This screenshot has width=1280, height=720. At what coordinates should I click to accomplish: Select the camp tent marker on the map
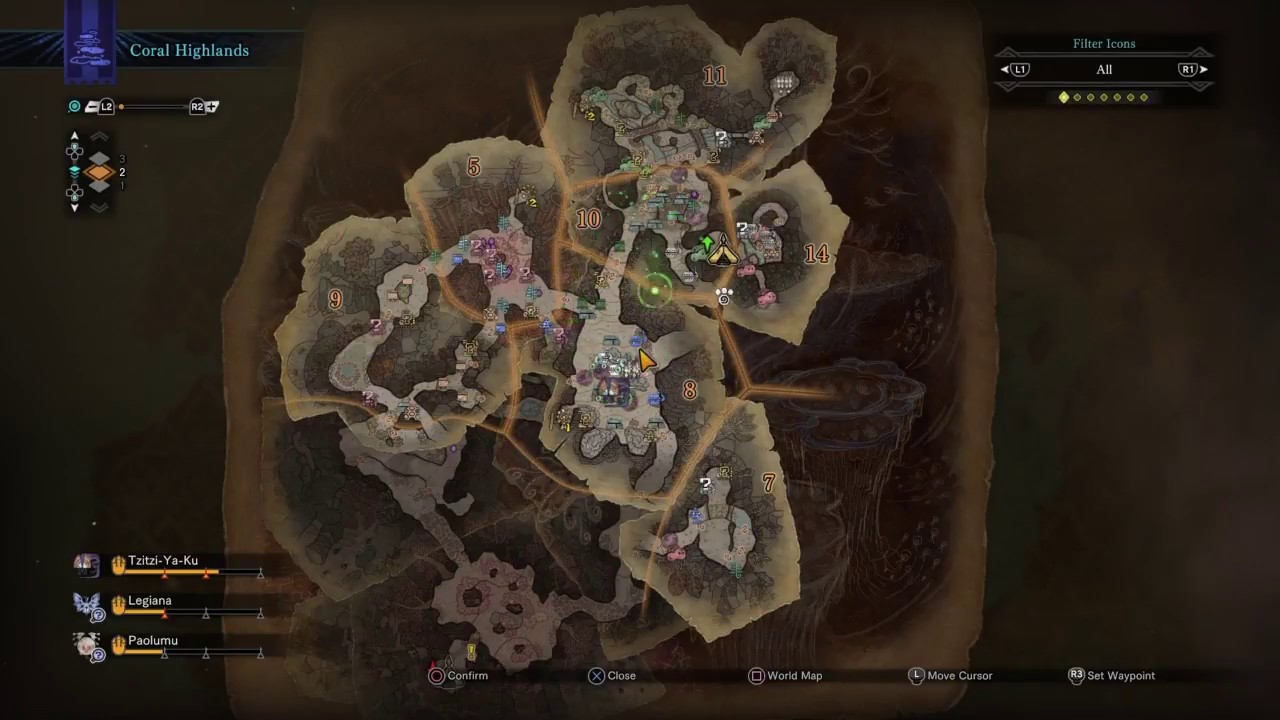724,251
